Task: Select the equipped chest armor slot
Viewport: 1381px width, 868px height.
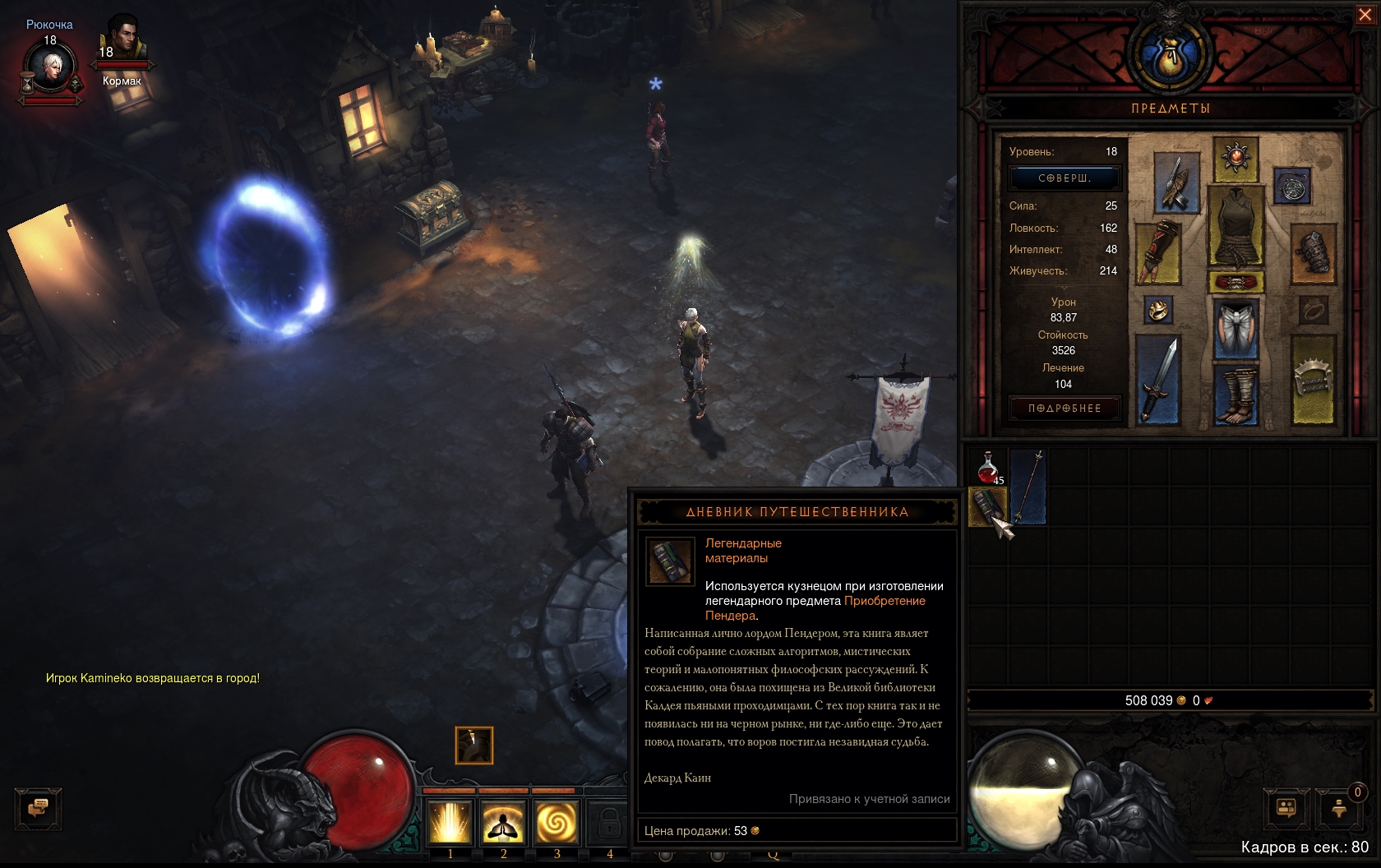Action: [1236, 225]
